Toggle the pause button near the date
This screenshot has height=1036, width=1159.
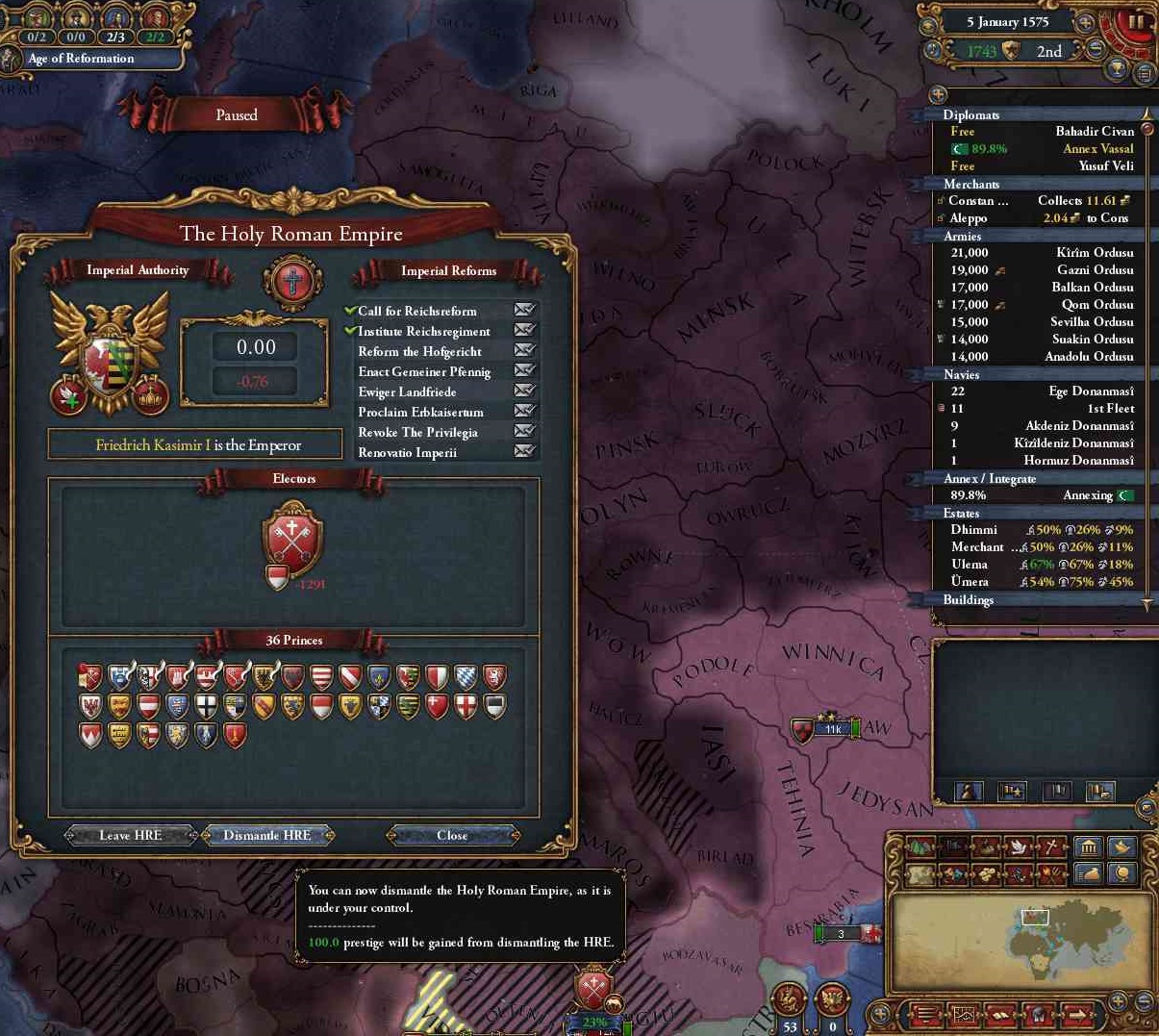pyautogui.click(x=1136, y=22)
